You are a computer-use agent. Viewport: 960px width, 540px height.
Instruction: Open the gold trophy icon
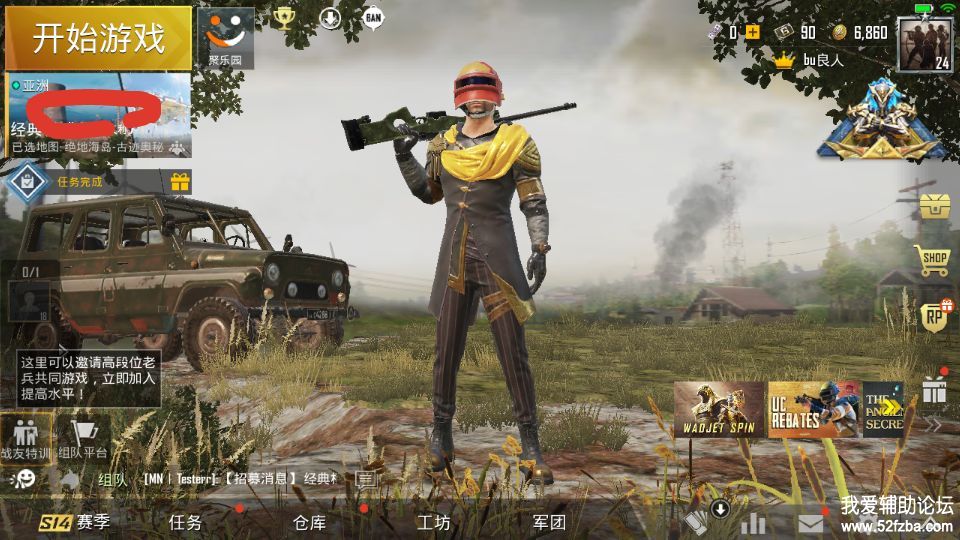[x=285, y=18]
